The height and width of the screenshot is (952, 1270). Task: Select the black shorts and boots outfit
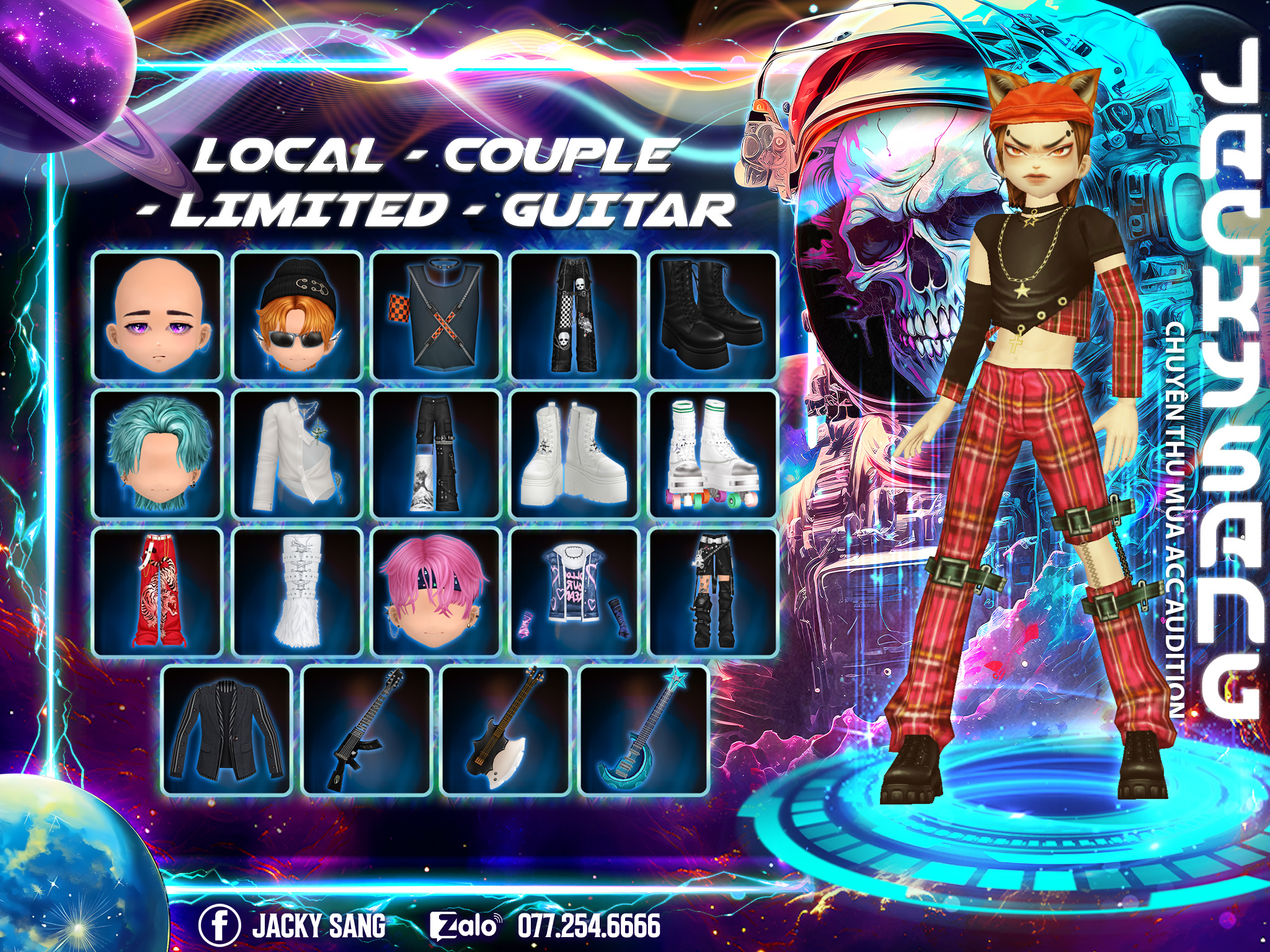click(x=713, y=593)
